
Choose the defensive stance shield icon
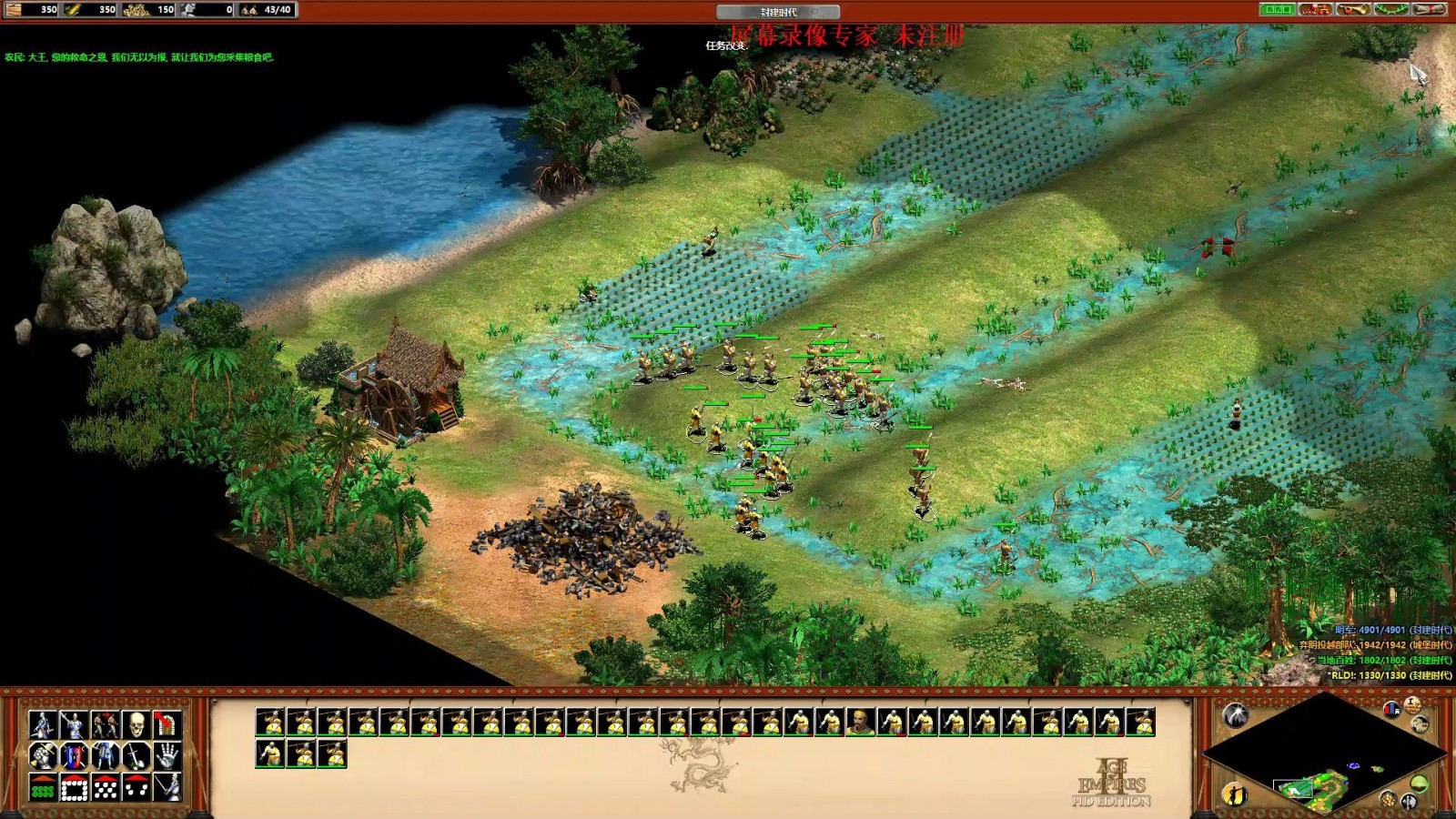74,756
